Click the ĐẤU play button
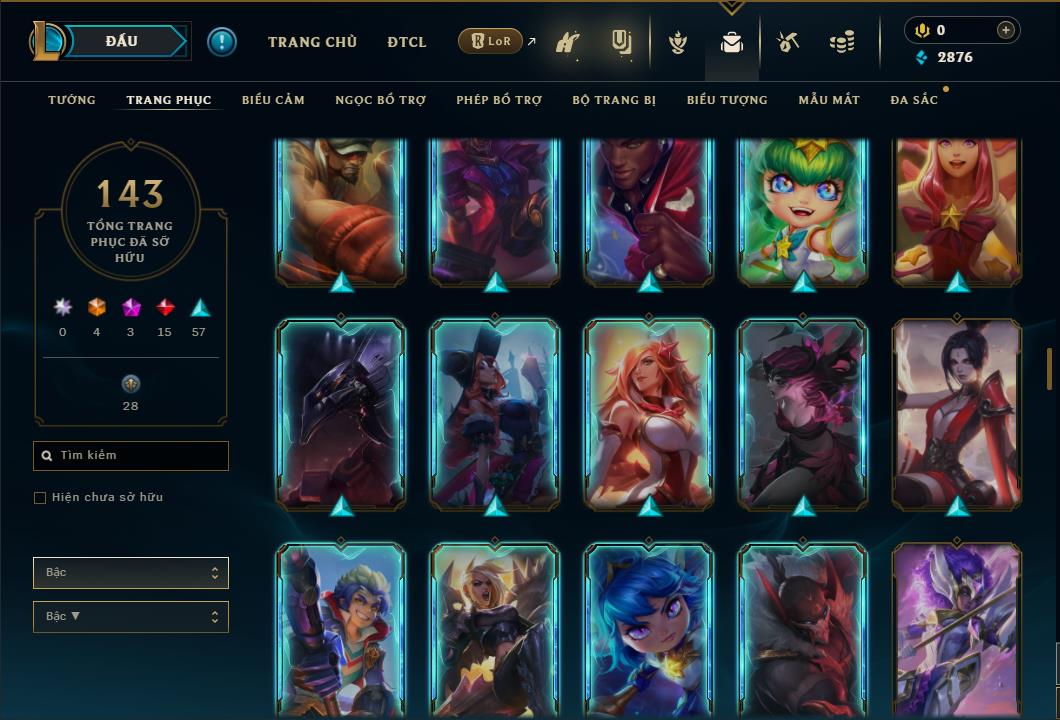Image resolution: width=1060 pixels, height=720 pixels. (121, 41)
